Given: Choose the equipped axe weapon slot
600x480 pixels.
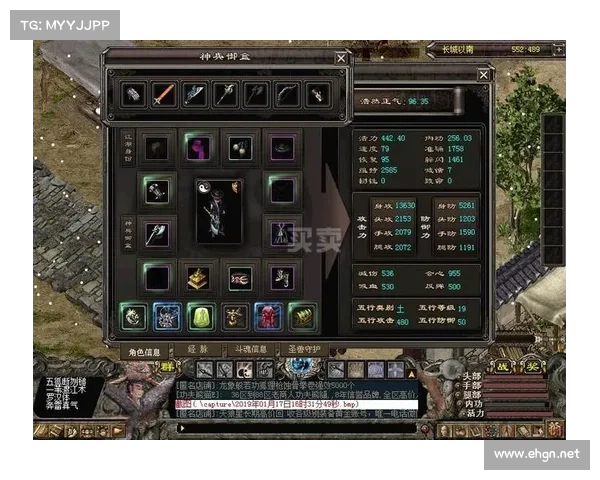Looking at the screenshot, I should click(x=156, y=232).
